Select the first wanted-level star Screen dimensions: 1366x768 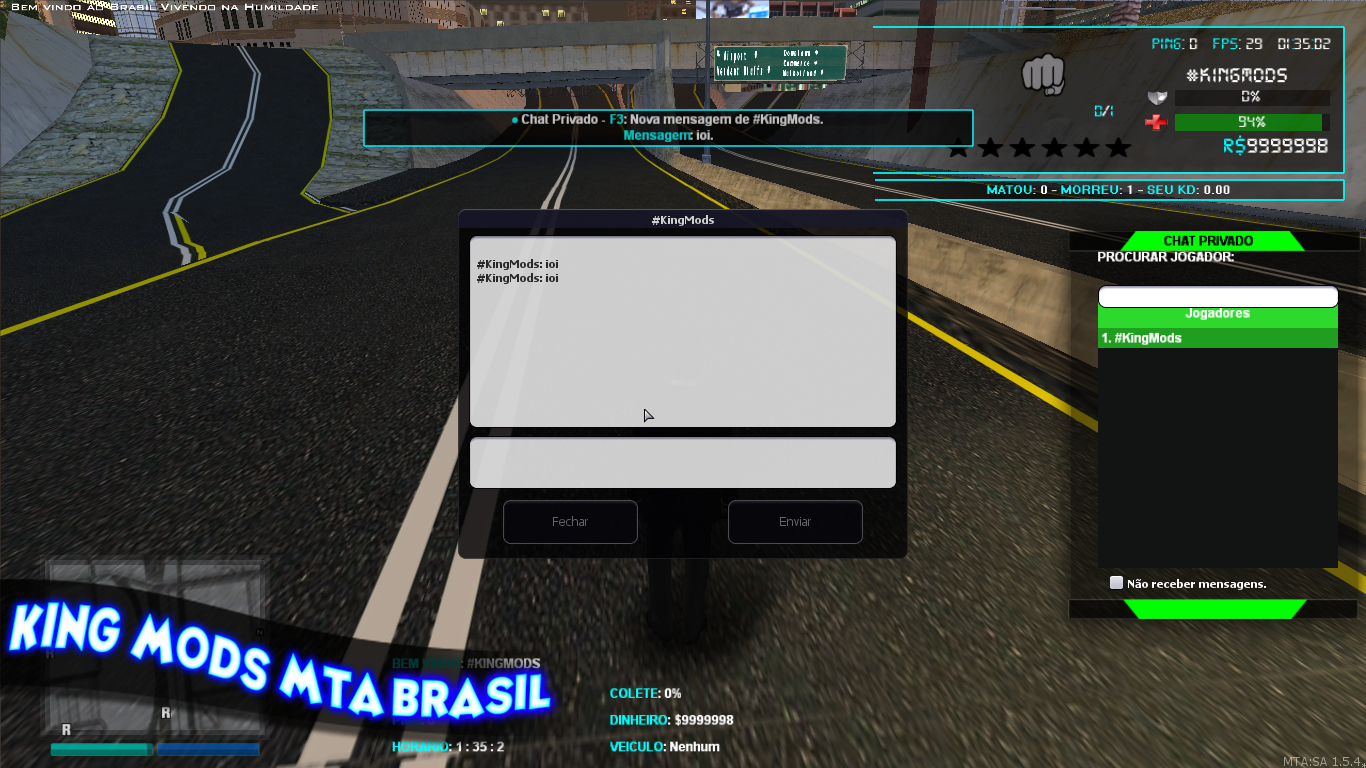pyautogui.click(x=958, y=147)
